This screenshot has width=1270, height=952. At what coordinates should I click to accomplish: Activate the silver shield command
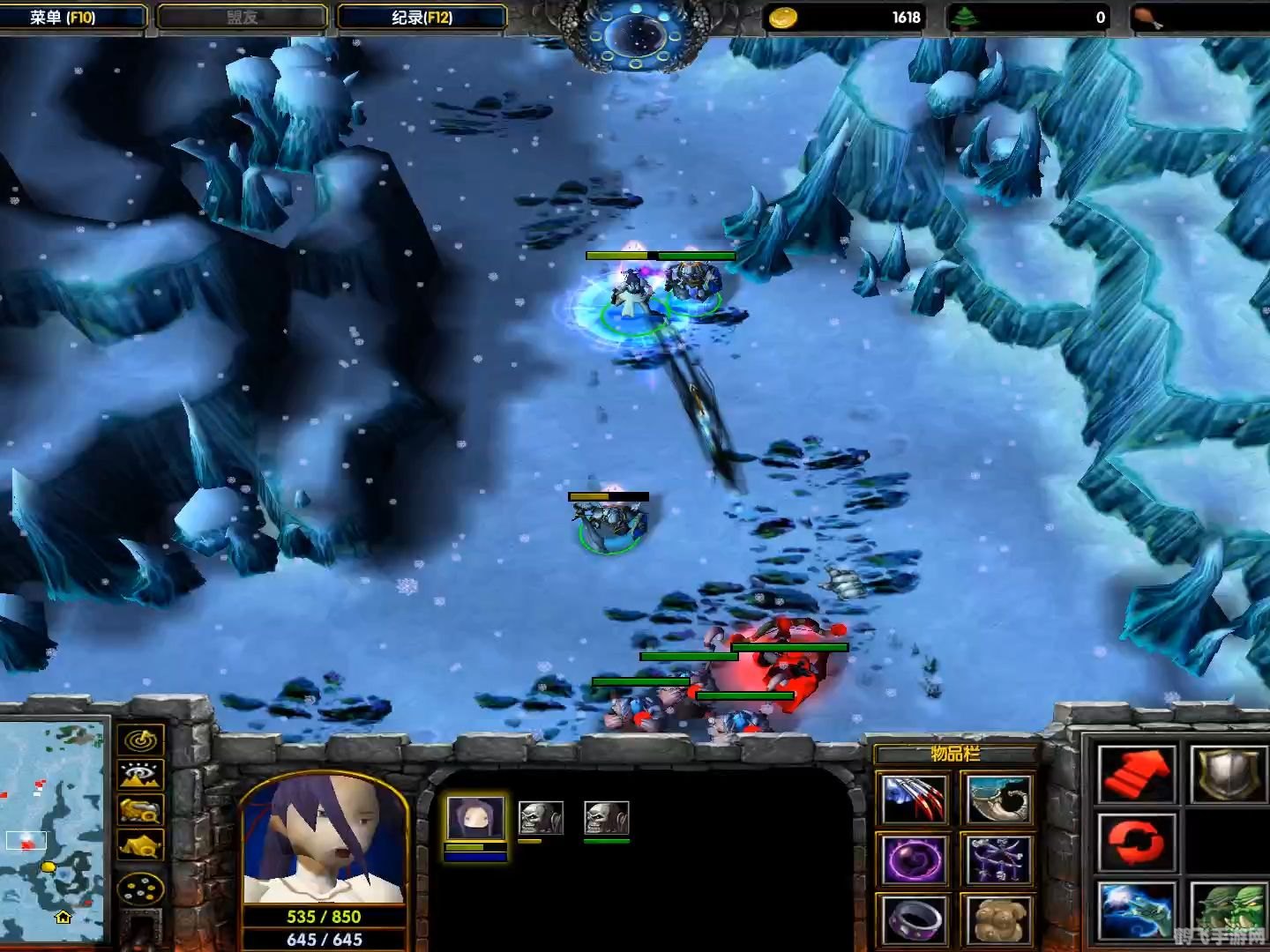pos(1229,773)
